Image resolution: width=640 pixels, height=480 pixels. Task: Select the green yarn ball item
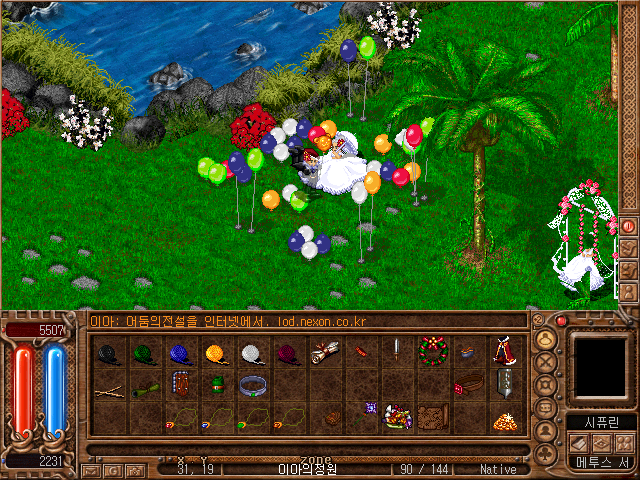[145, 352]
